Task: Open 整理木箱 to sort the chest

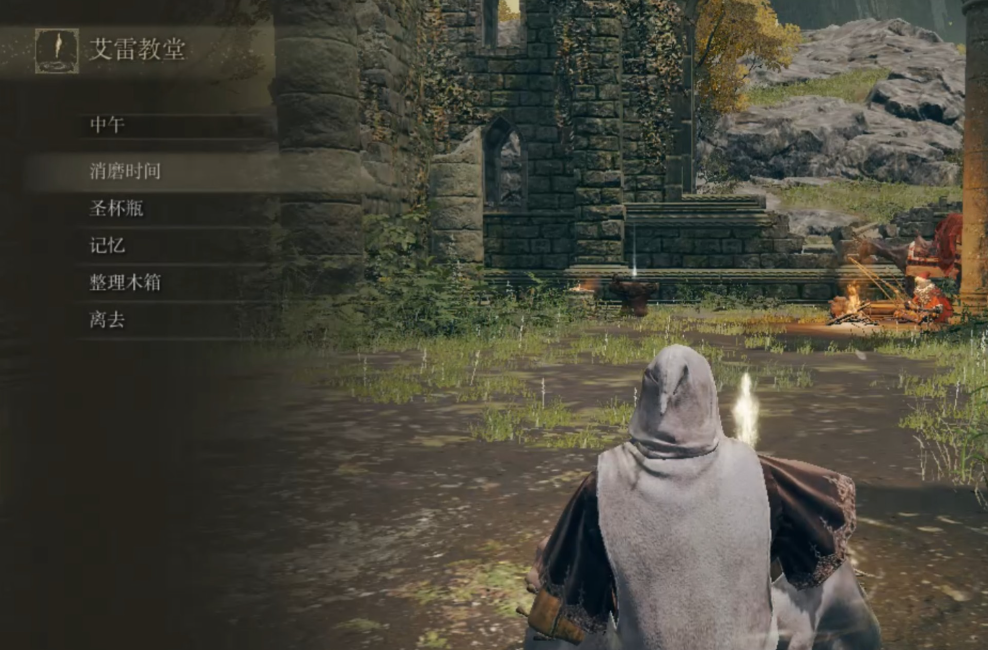Action: click(125, 283)
